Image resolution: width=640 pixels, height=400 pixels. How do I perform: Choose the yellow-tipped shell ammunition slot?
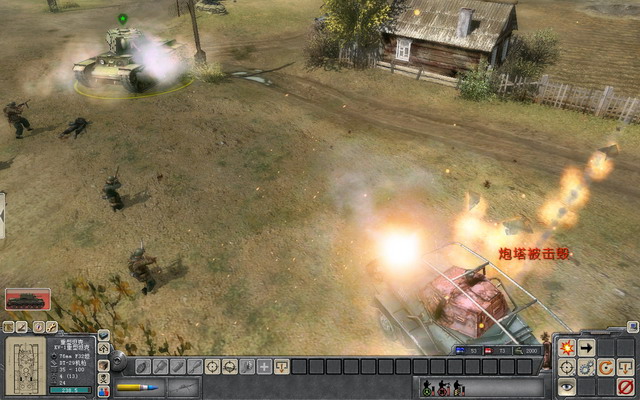(137, 387)
